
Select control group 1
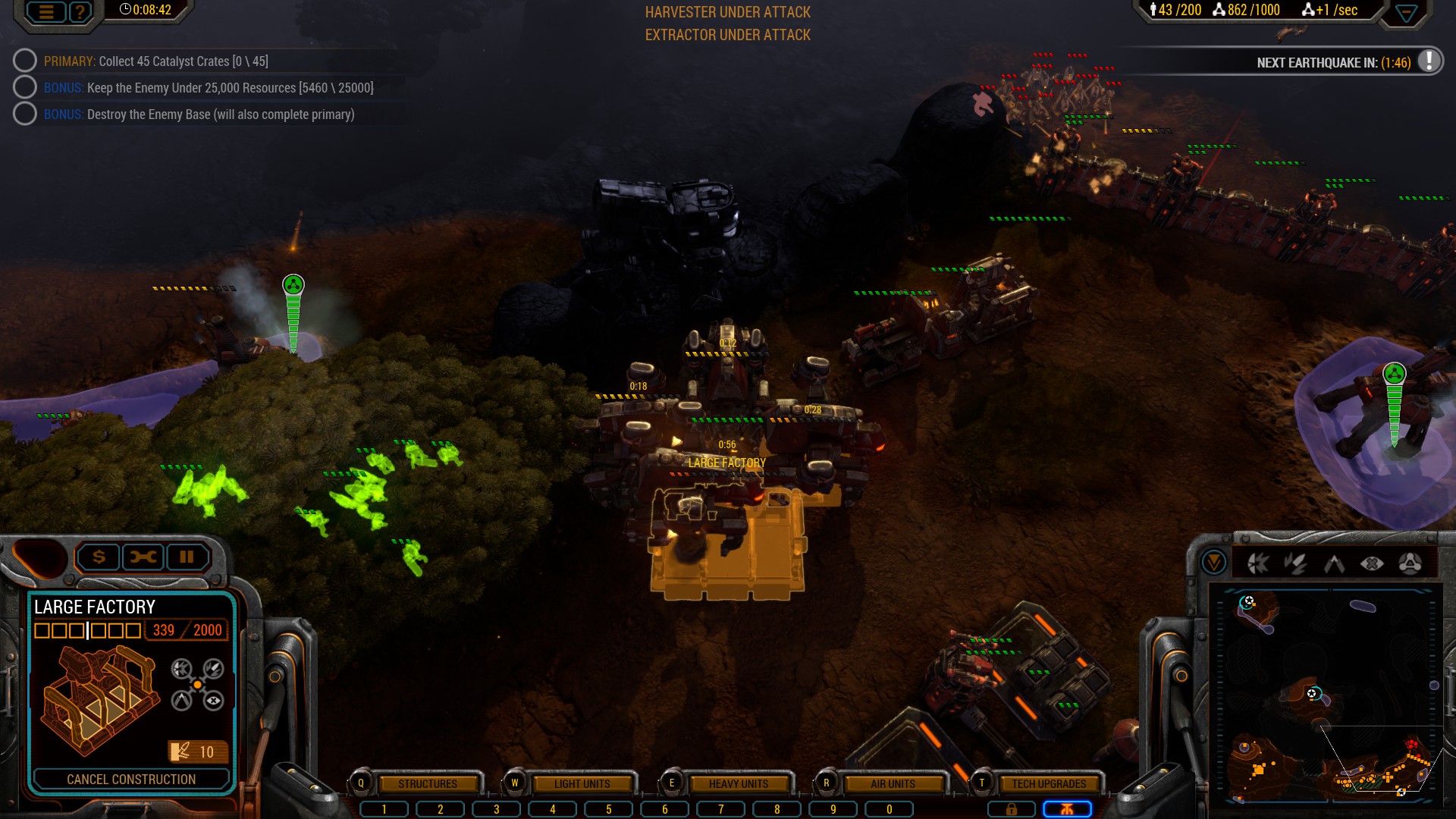click(x=384, y=809)
